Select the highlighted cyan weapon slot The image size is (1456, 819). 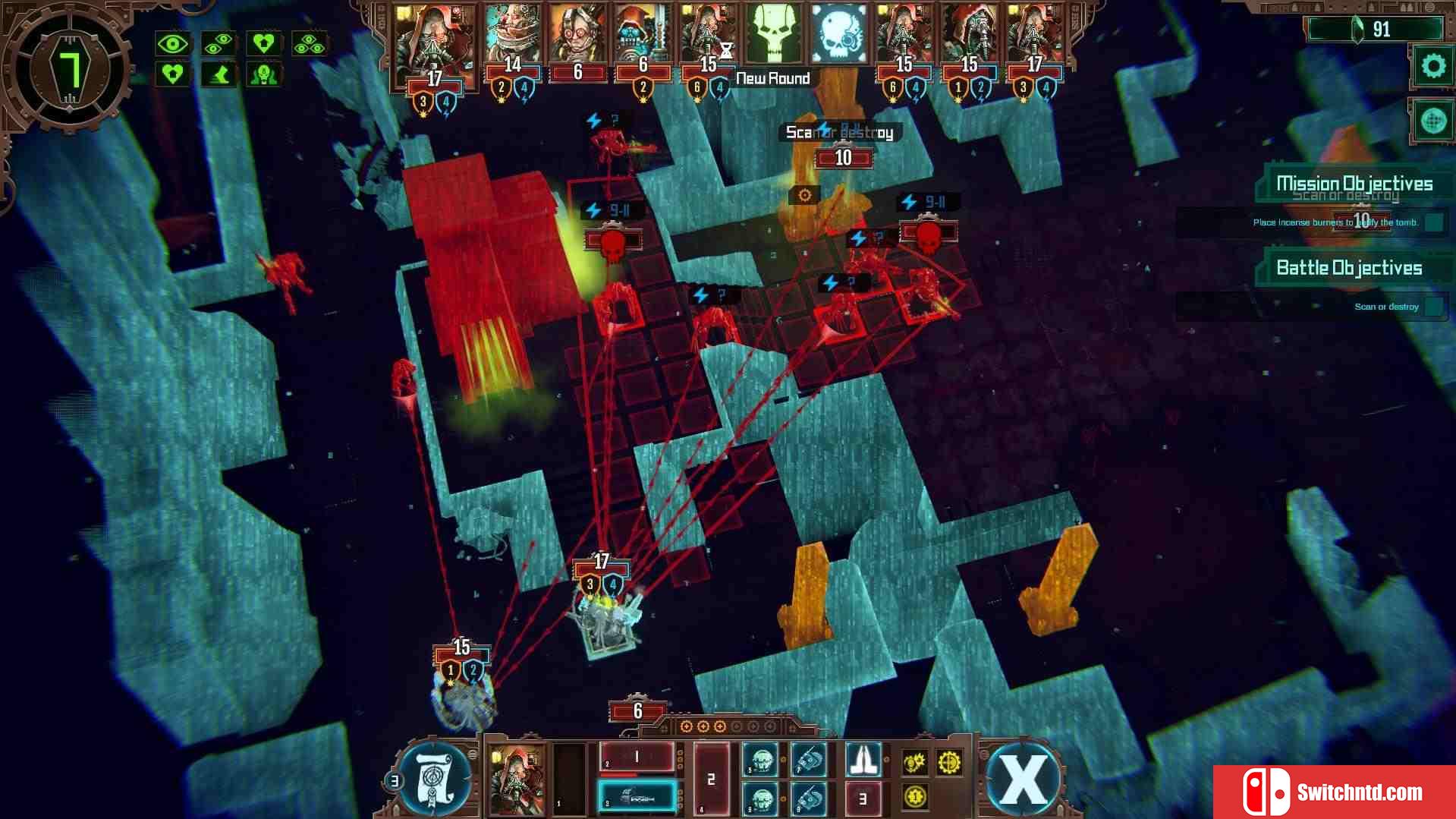[637, 796]
